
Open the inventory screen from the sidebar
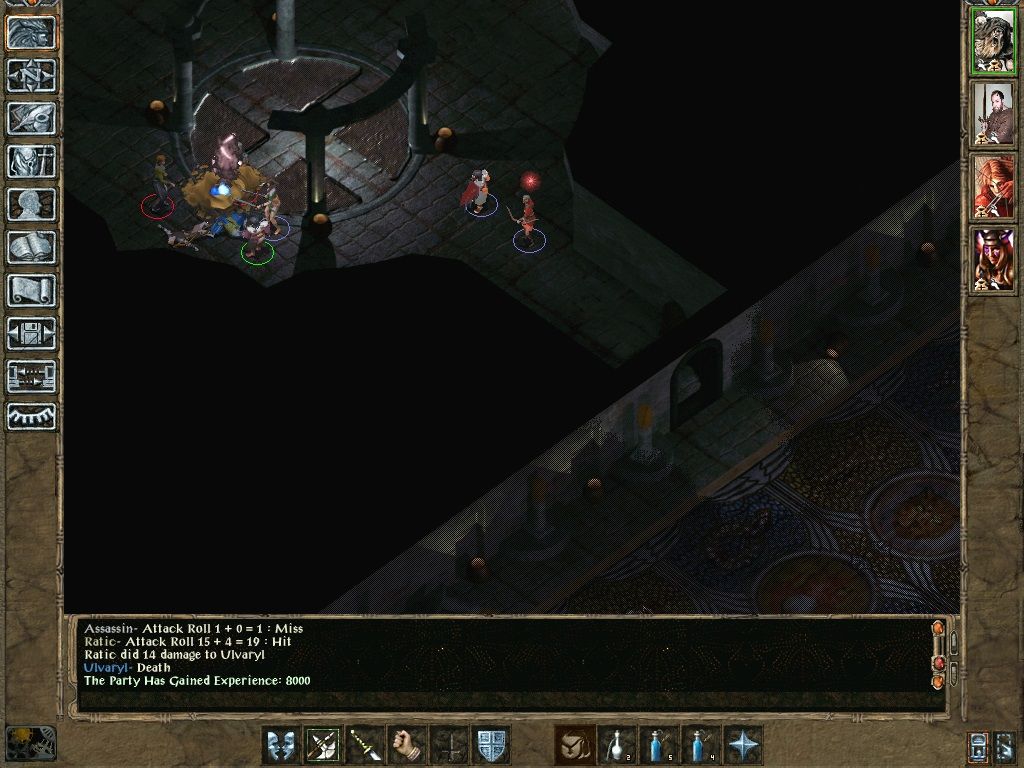32,161
